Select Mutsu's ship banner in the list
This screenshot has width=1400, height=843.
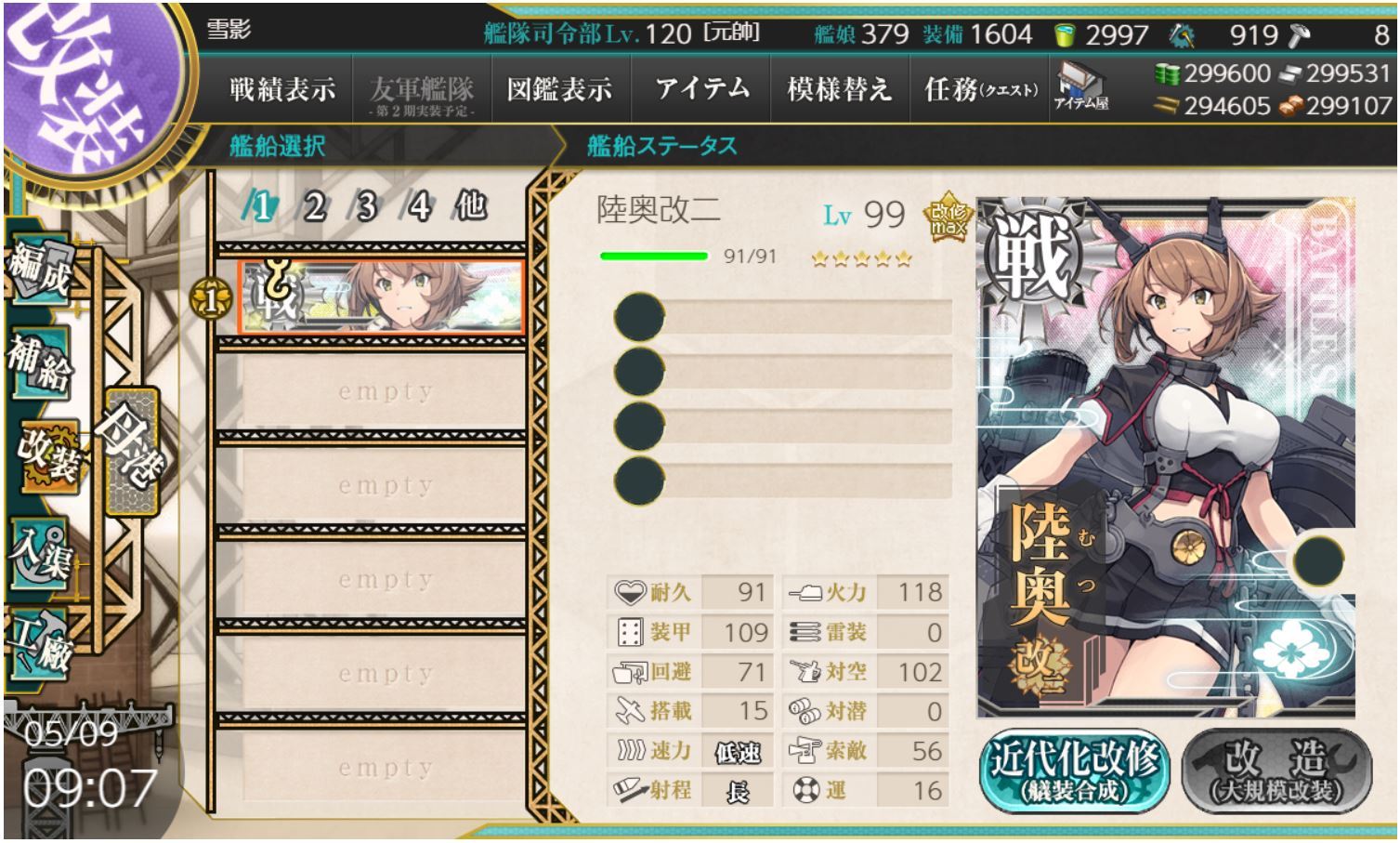point(382,296)
